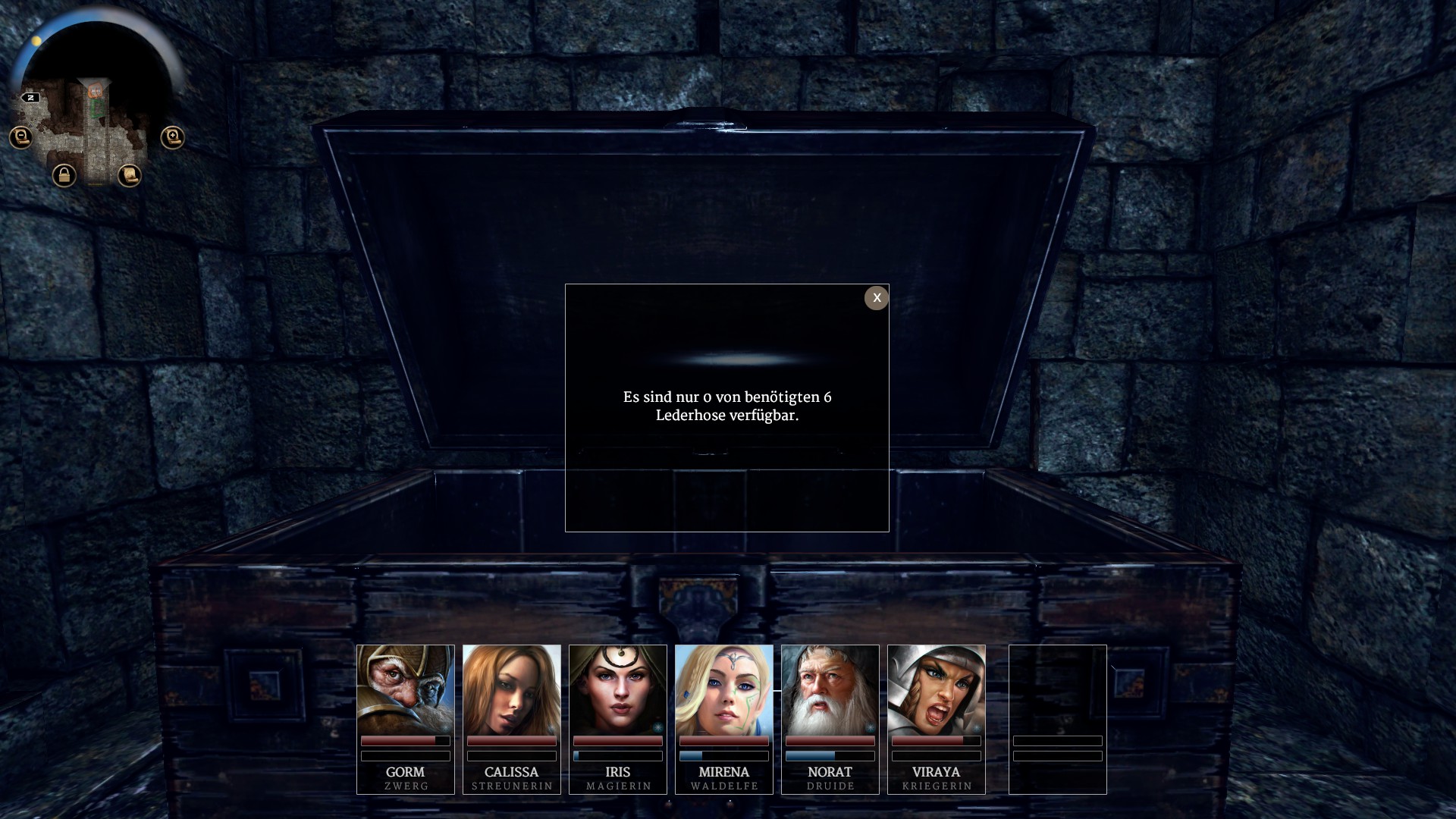Pick Mirena the Waldelfe portrait
1456x819 pixels.
coord(724,689)
